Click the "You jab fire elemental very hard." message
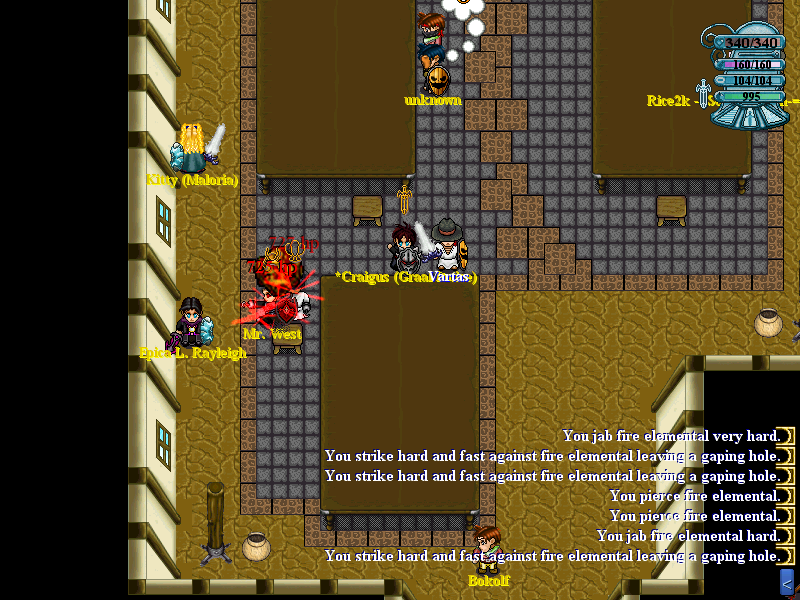Image resolution: width=800 pixels, height=600 pixels. coord(670,436)
